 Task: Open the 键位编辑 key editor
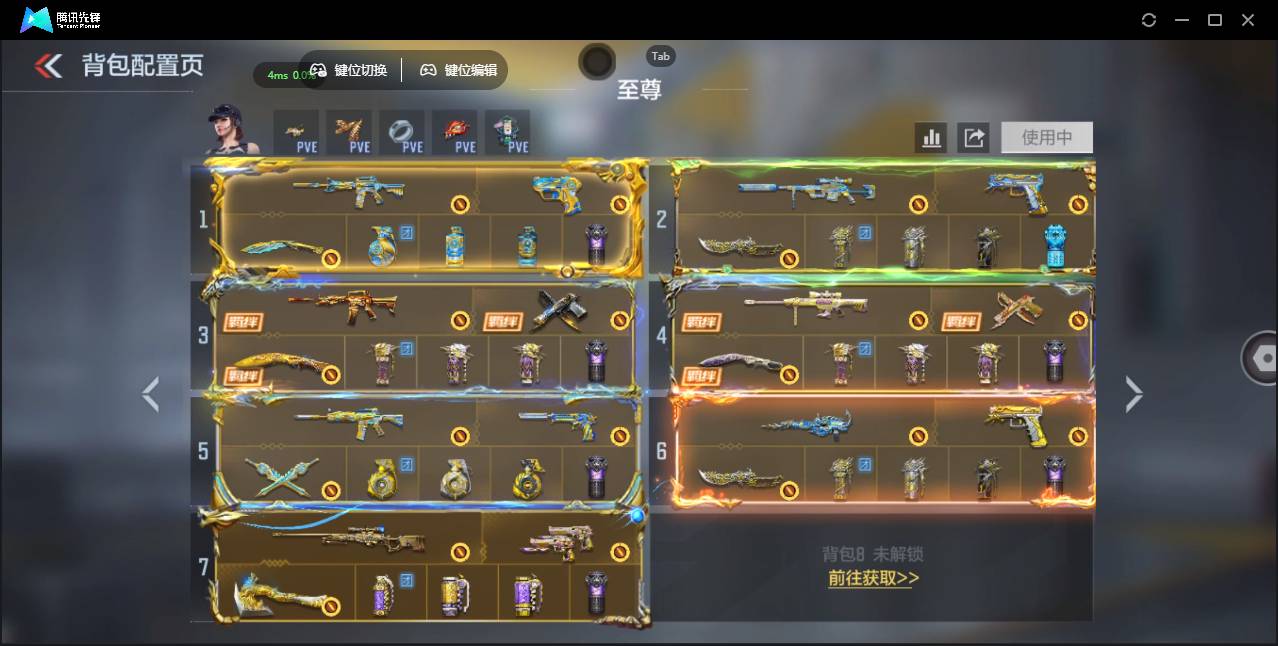458,70
